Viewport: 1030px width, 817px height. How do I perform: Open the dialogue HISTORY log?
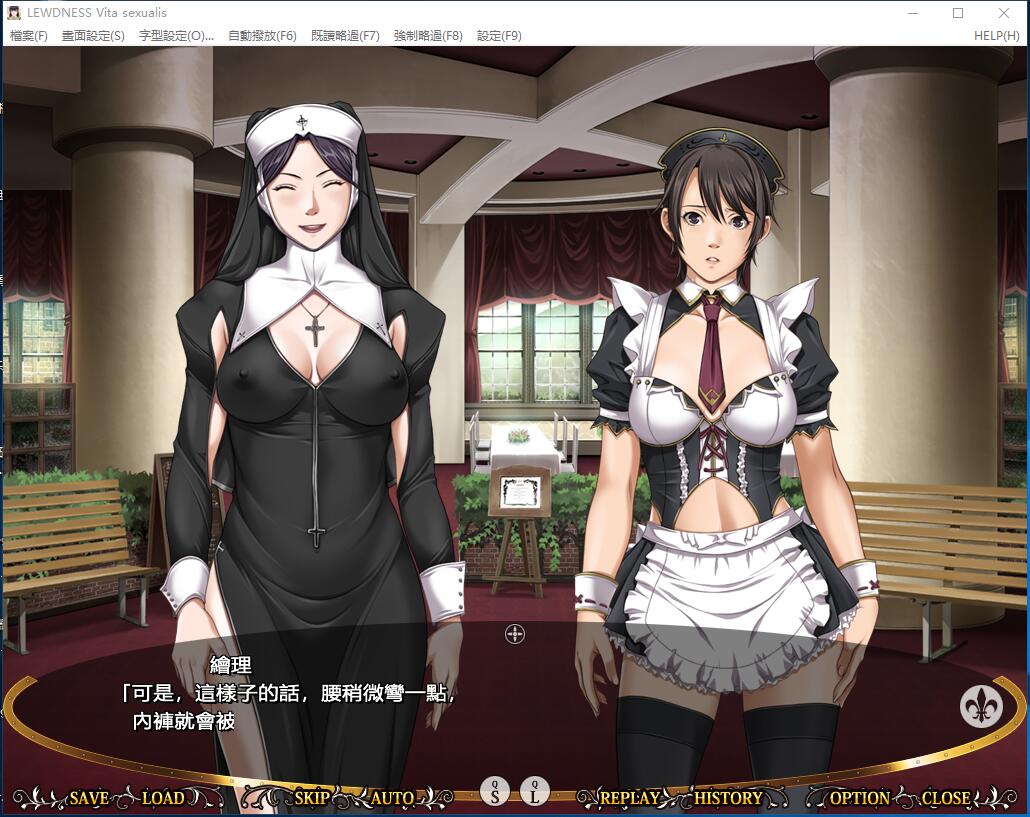tap(728, 798)
